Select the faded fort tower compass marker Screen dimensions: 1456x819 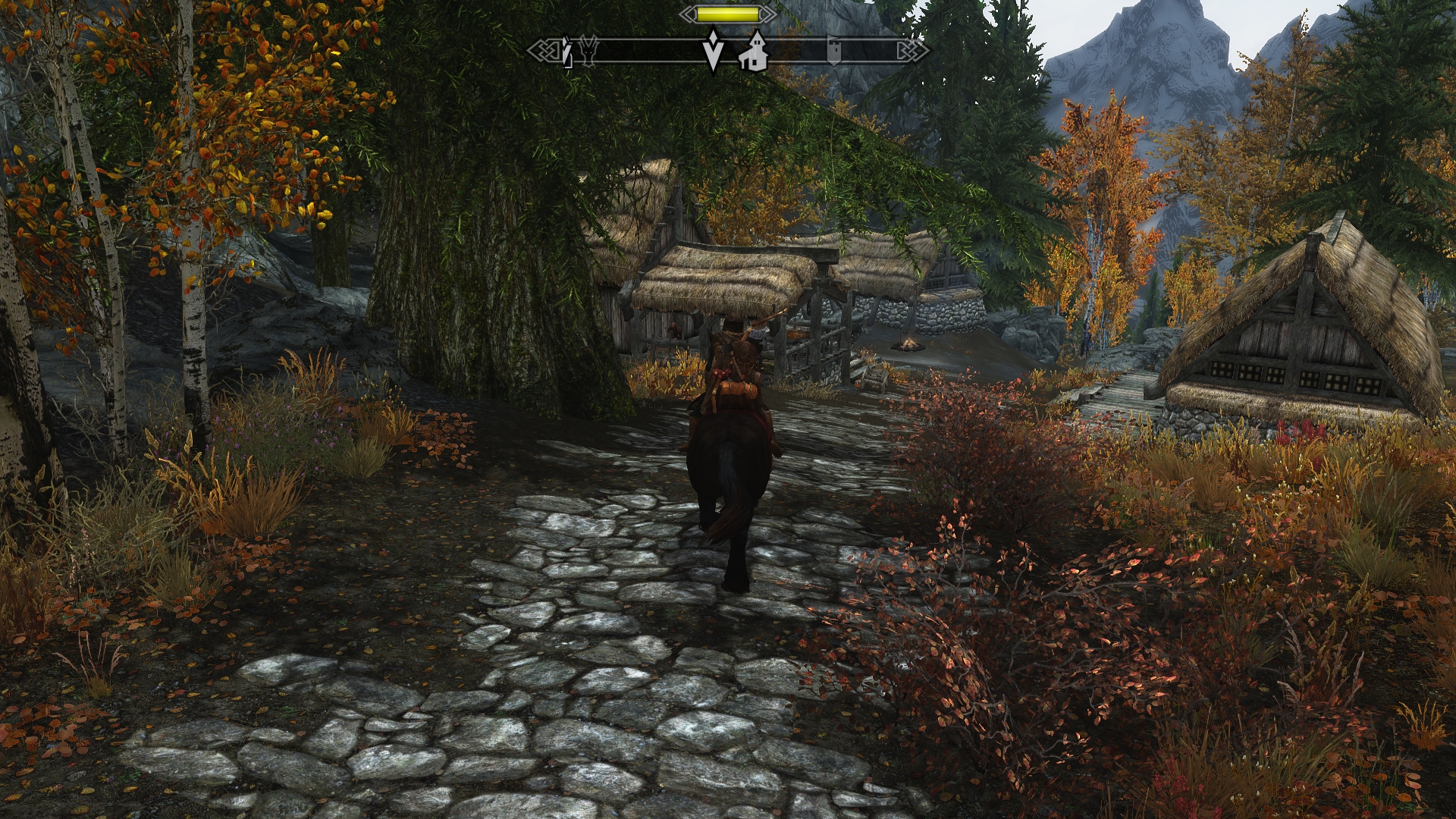[833, 50]
